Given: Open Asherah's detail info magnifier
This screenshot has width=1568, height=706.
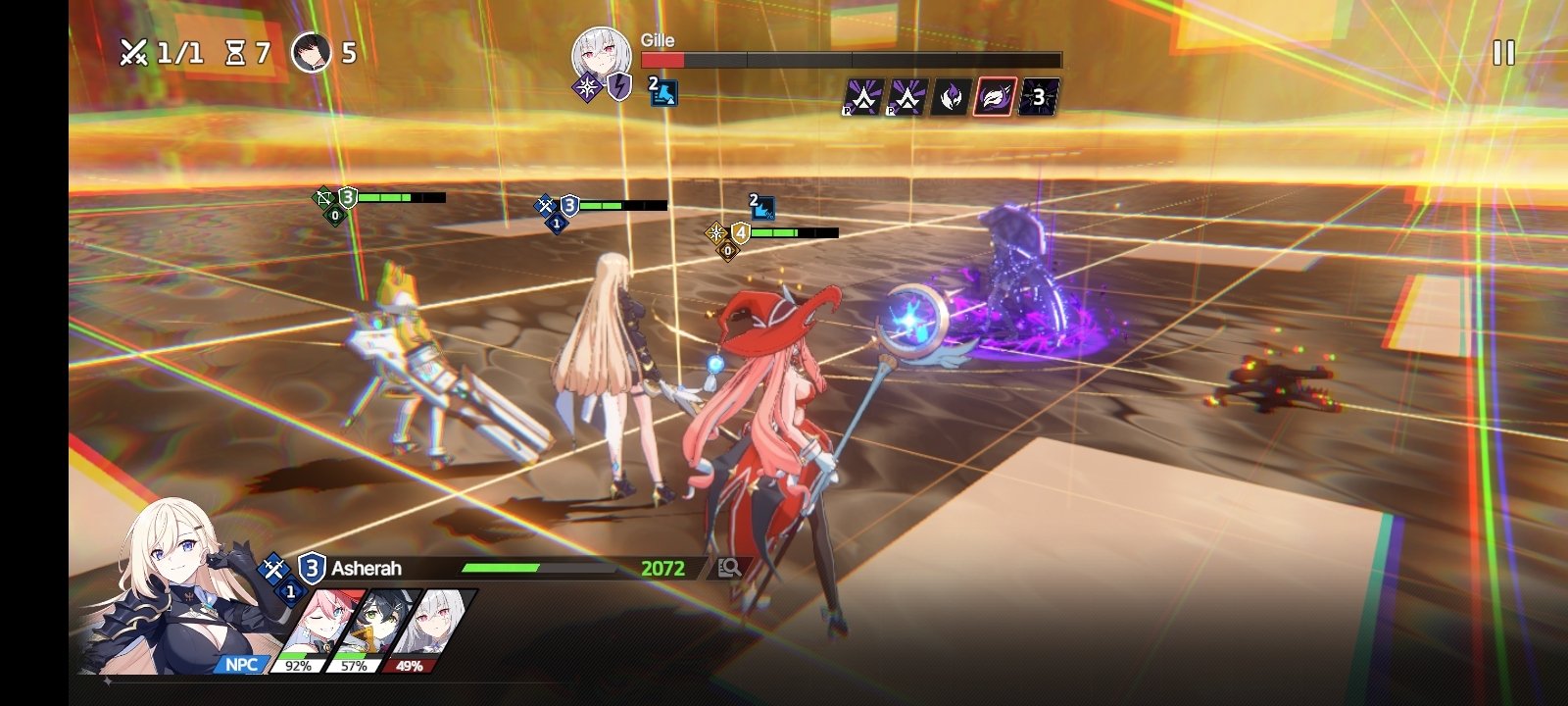Looking at the screenshot, I should pyautogui.click(x=729, y=568).
